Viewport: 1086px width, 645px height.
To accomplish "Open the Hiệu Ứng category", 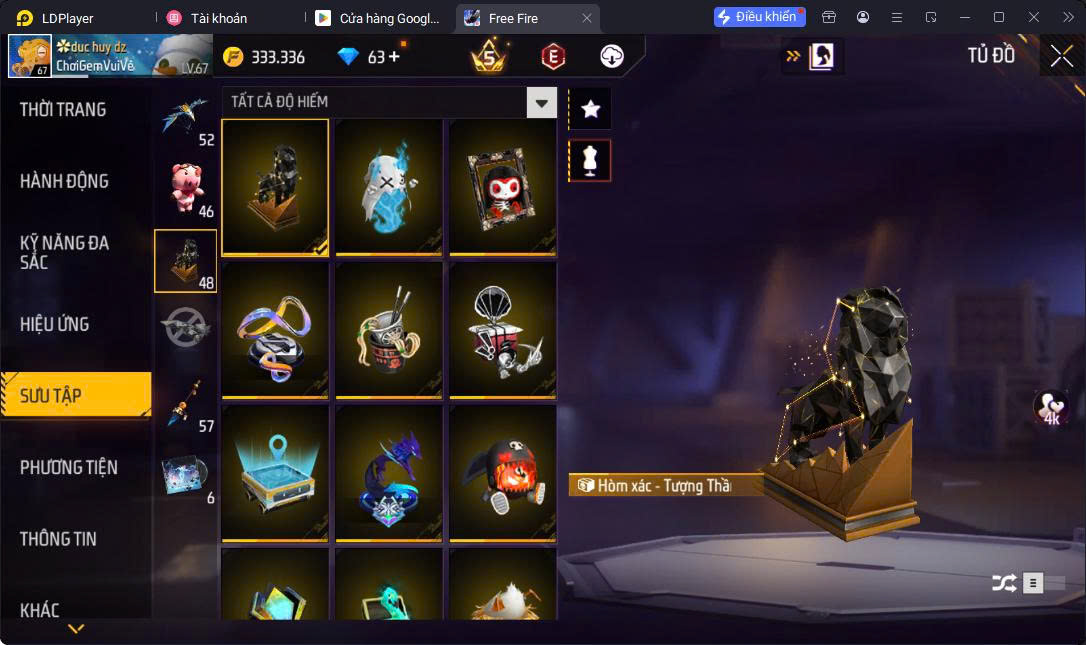I will click(x=55, y=324).
